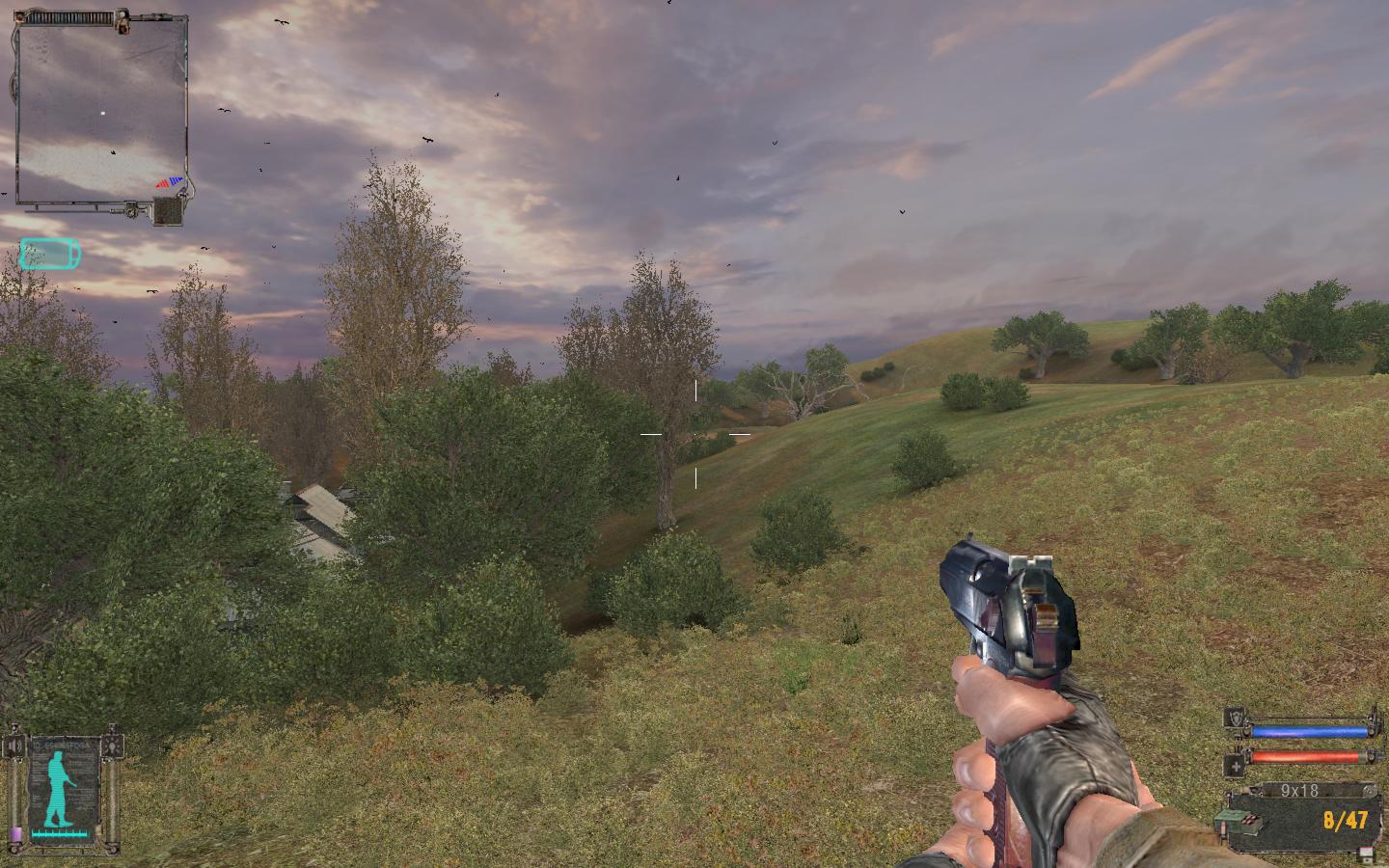Click the cyan battery indicator icon
1389x868 pixels.
tap(50, 254)
